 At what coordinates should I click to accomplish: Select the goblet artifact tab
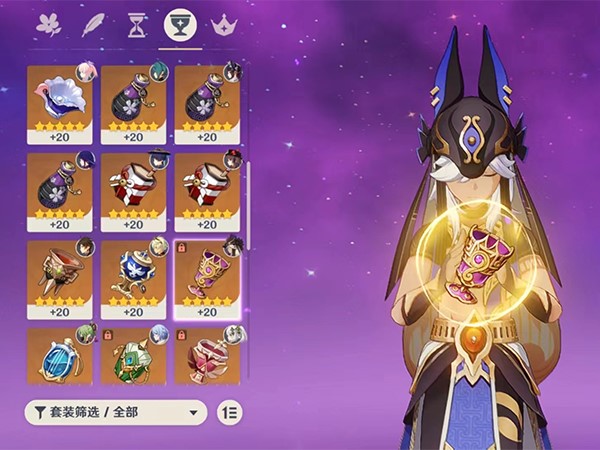pyautogui.click(x=180, y=25)
